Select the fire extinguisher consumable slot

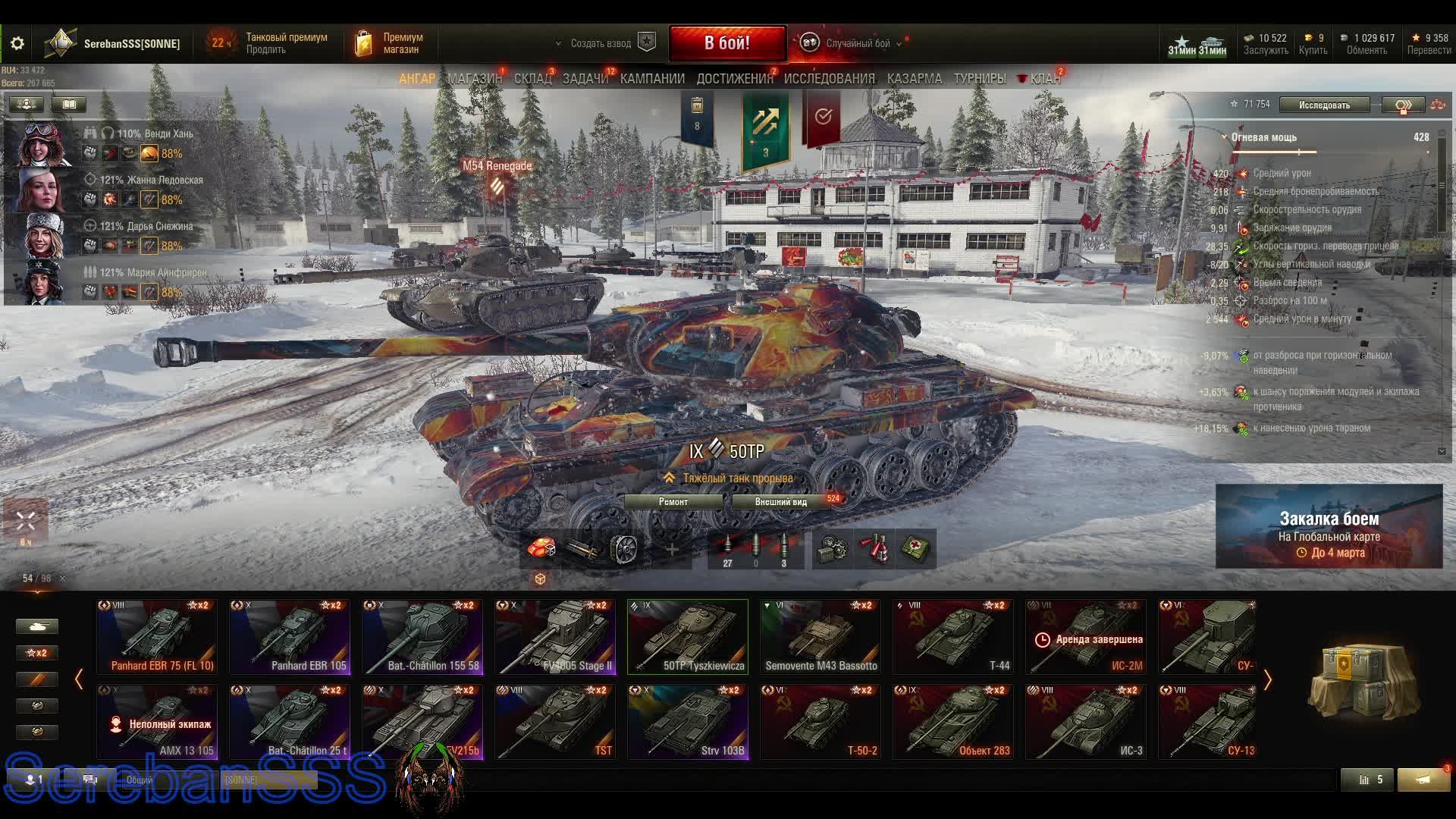tap(872, 548)
